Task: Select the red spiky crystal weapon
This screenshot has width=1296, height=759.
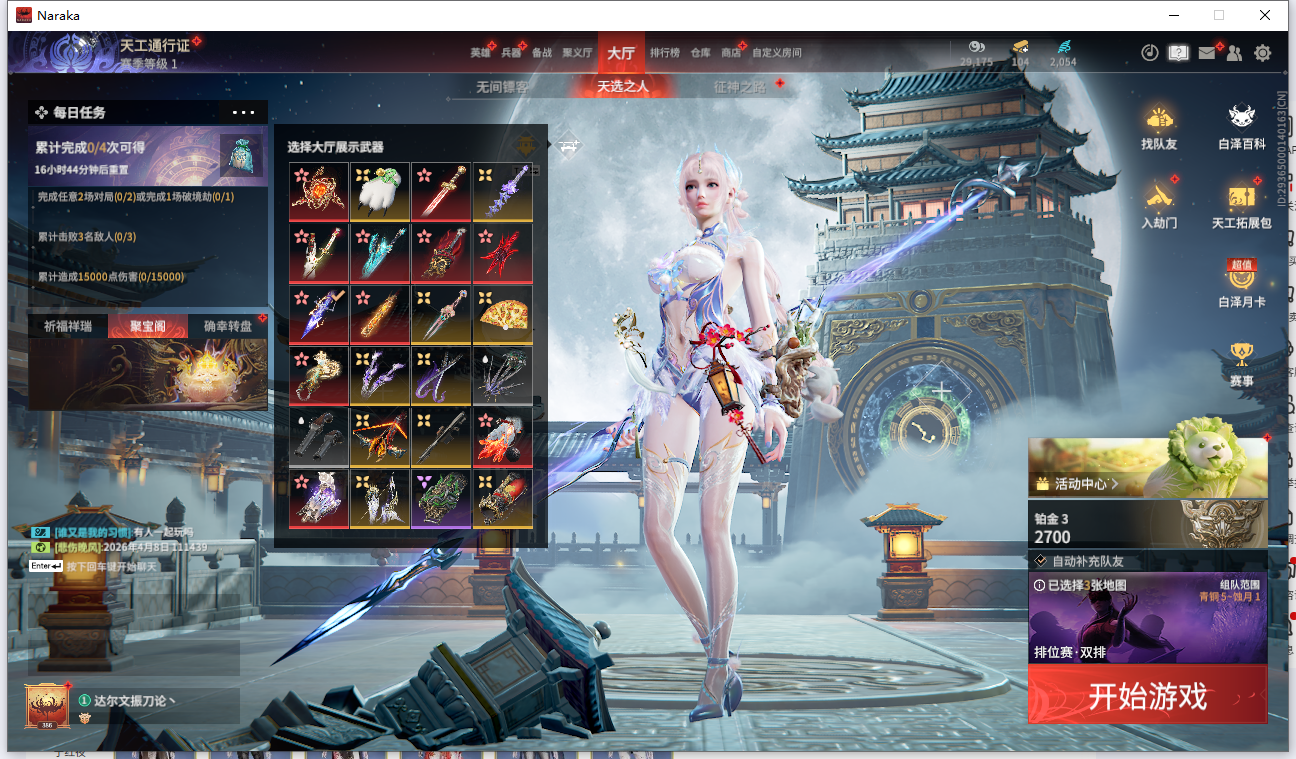Action: coord(503,252)
